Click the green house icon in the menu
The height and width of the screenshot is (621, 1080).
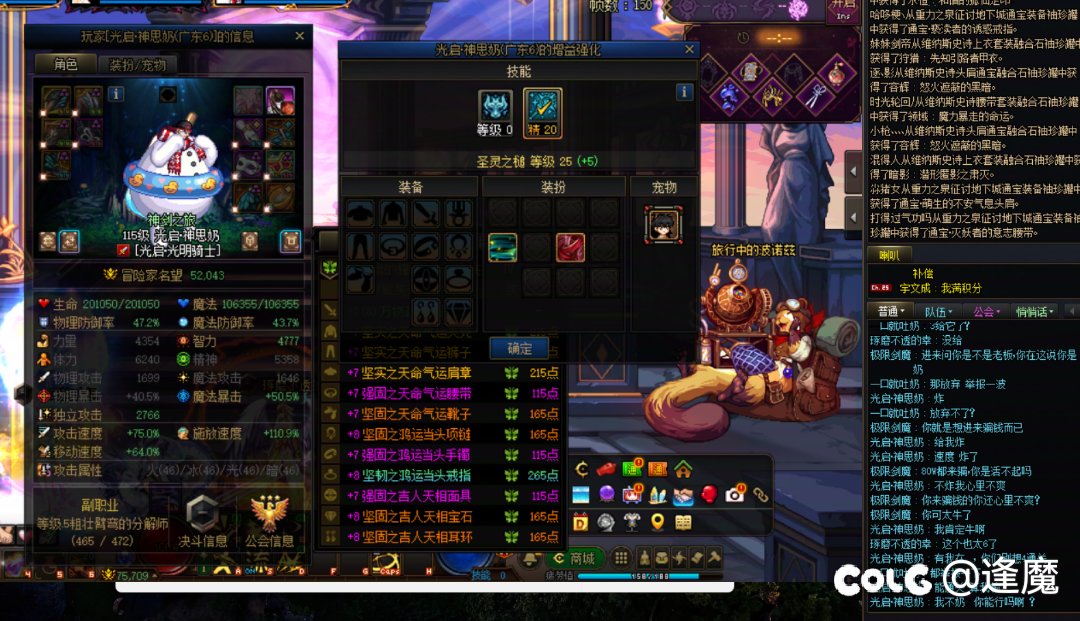click(x=683, y=468)
